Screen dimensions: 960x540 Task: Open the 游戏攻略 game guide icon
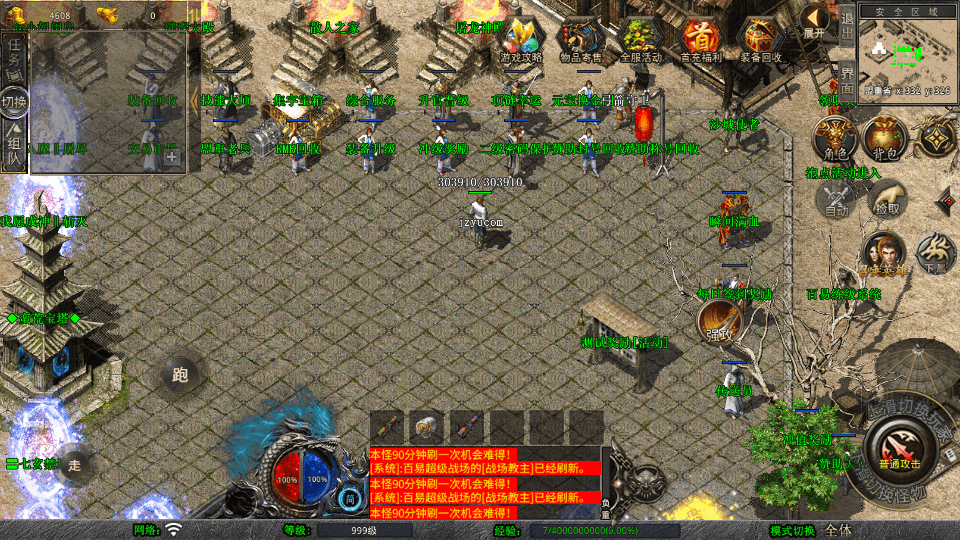(522, 40)
